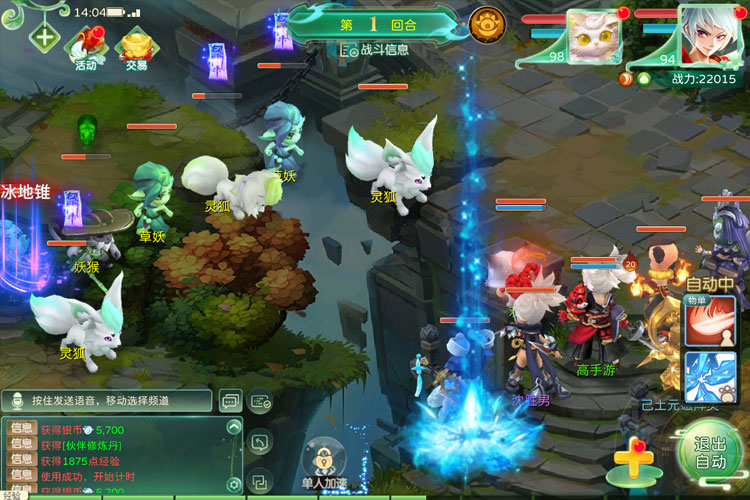Image resolution: width=750 pixels, height=500 pixels.
Task: Select the blue ice pet skill icon
Action: tap(711, 377)
